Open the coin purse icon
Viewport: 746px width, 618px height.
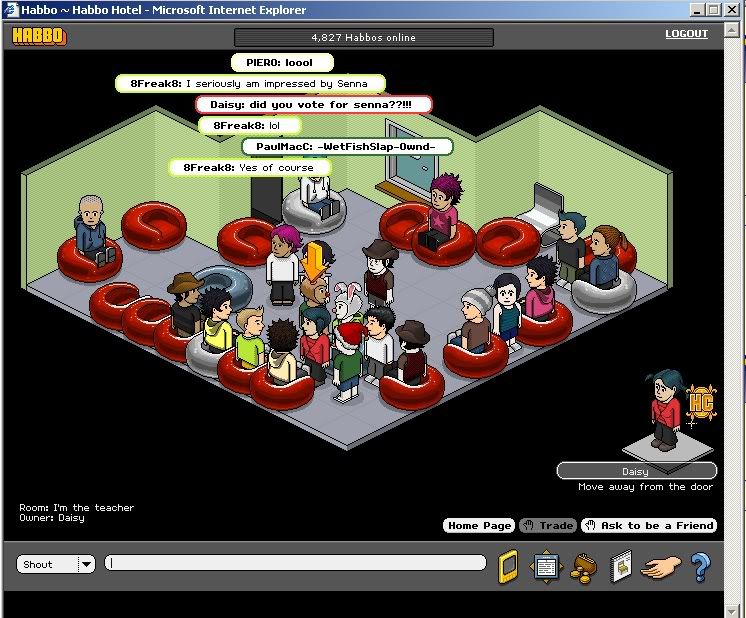(581, 568)
